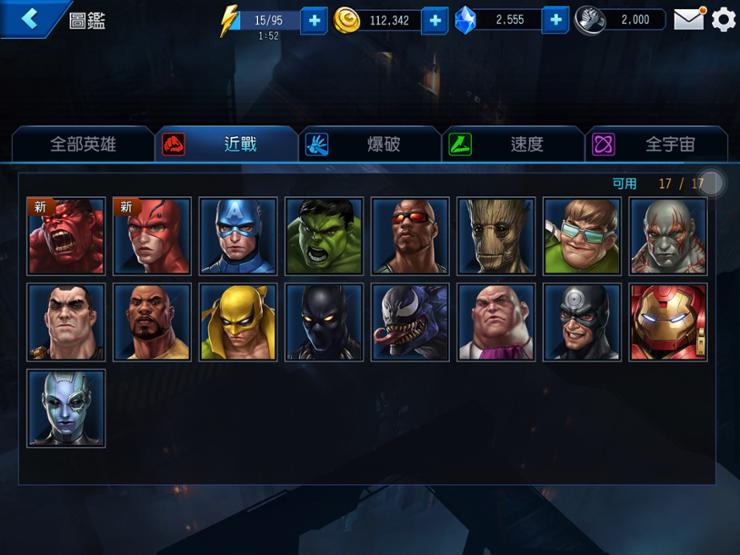This screenshot has width=740, height=555.
Task: Select the Black Panther portrait
Action: [x=324, y=322]
